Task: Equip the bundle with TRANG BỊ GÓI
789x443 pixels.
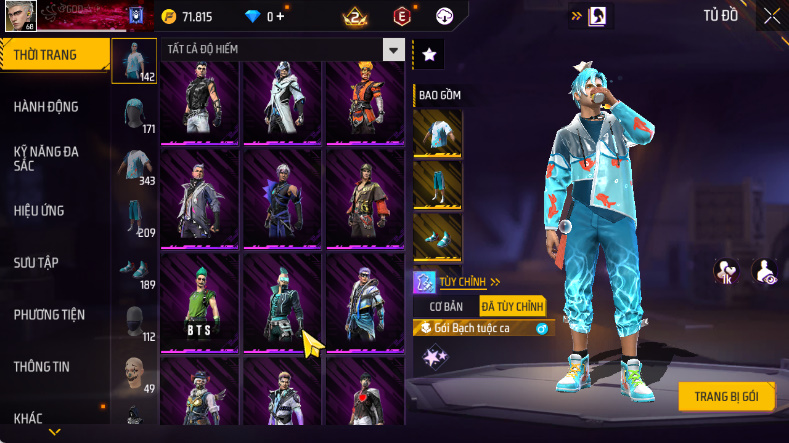Action: point(726,396)
